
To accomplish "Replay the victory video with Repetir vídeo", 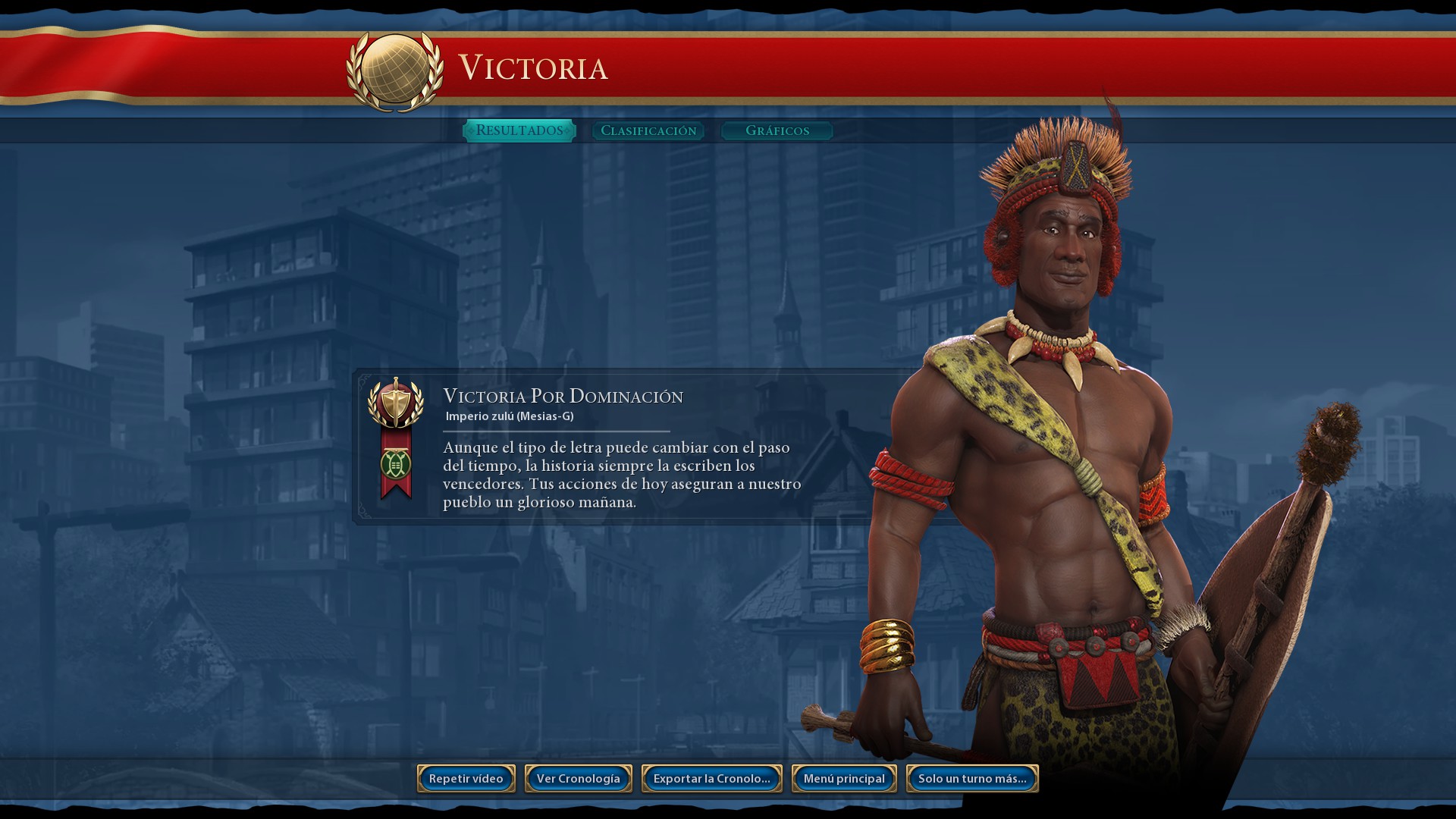I will pos(466,779).
